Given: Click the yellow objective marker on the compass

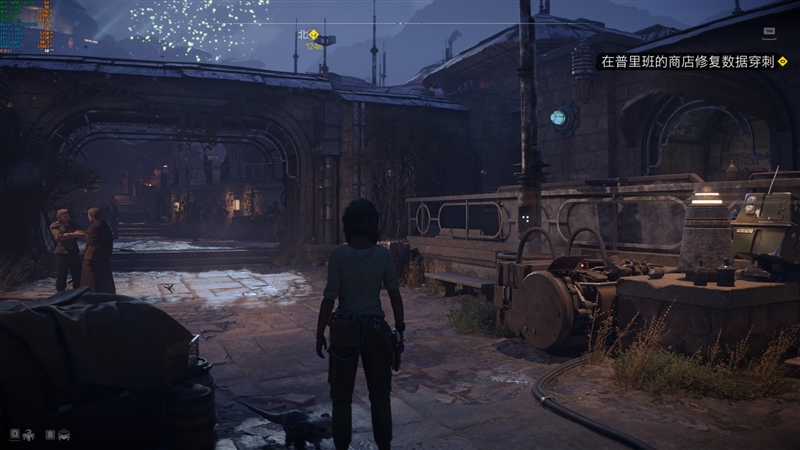Looking at the screenshot, I should coord(313,35).
